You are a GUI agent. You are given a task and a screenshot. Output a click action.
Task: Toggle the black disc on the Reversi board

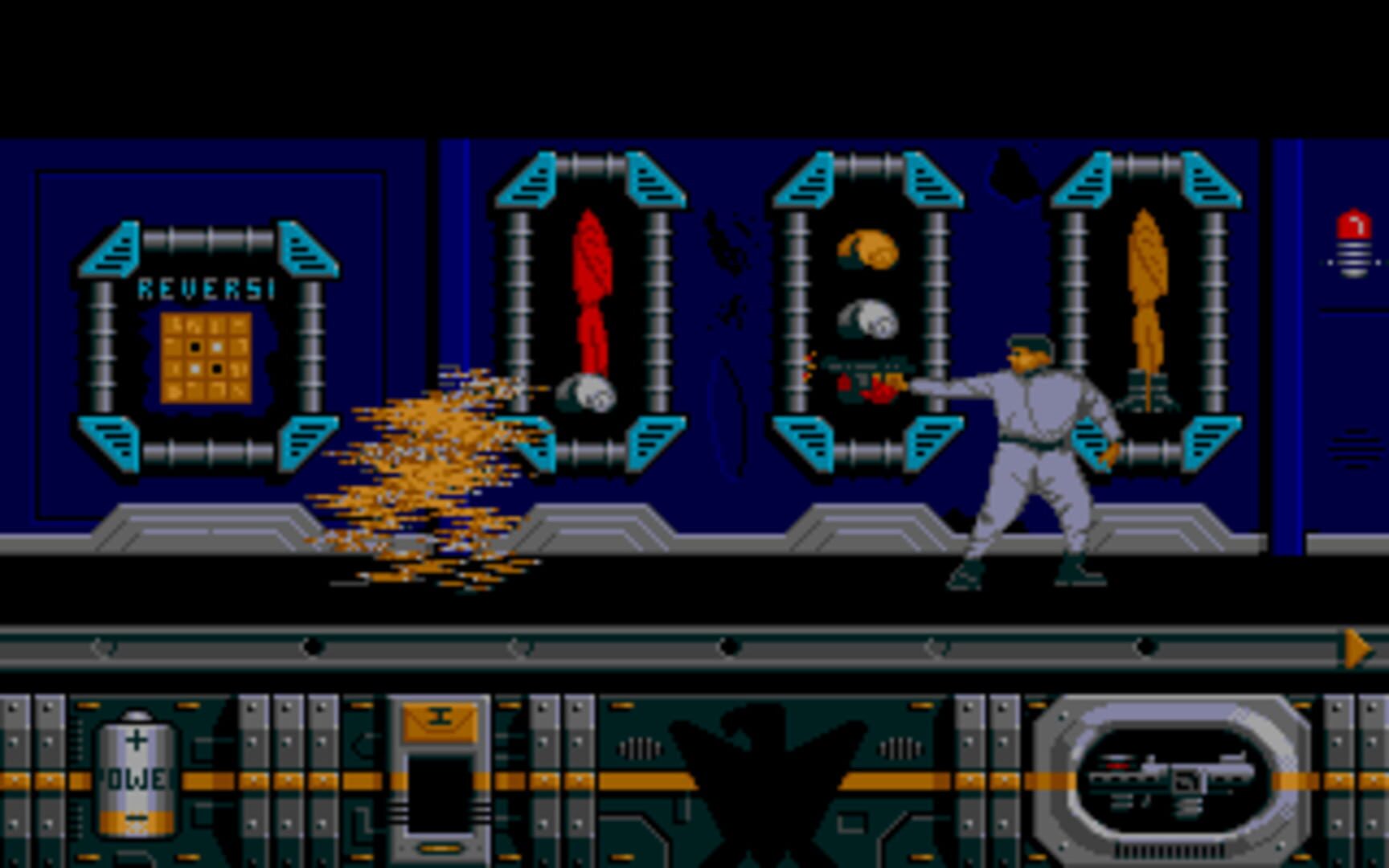pyautogui.click(x=195, y=346)
